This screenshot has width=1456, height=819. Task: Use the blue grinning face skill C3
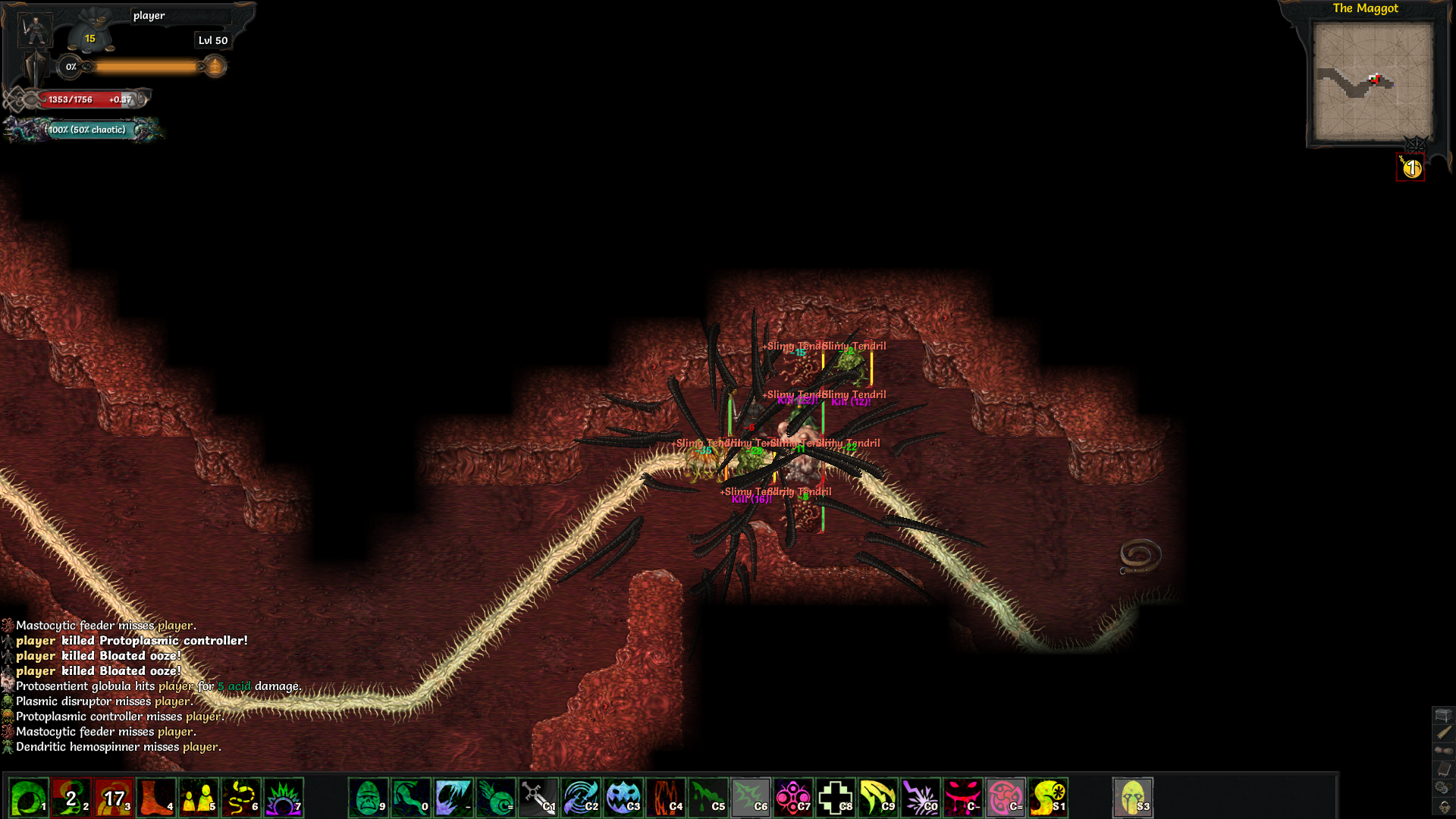623,799
